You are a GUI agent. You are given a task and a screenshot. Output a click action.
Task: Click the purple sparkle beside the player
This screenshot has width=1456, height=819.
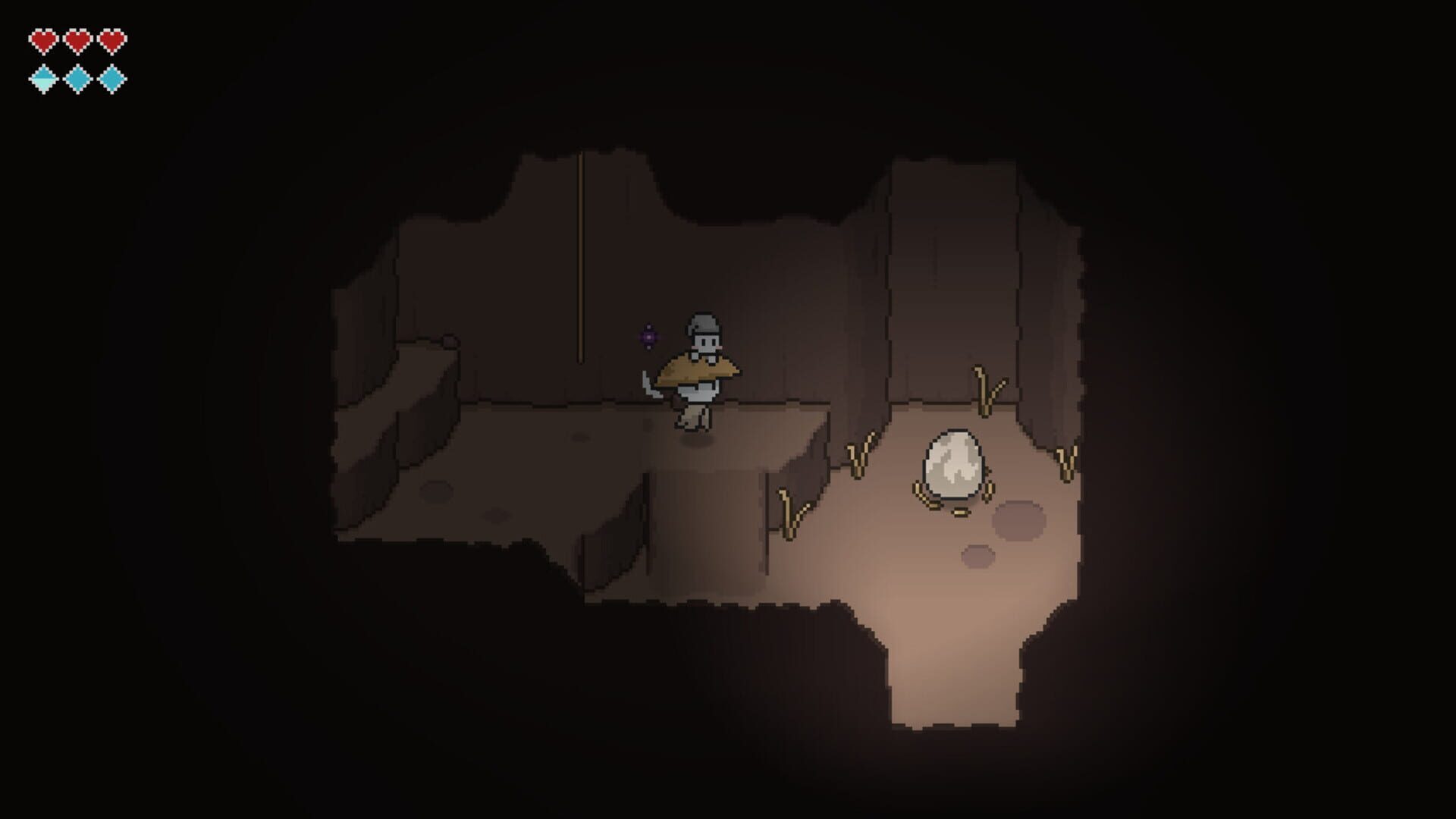pyautogui.click(x=648, y=337)
